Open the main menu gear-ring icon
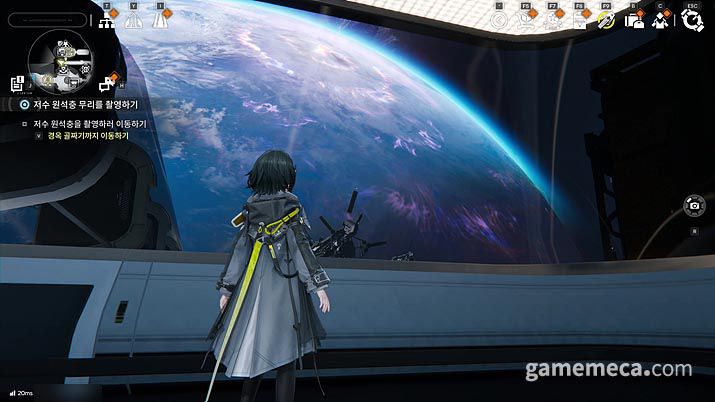The height and width of the screenshot is (402, 715). [x=691, y=20]
